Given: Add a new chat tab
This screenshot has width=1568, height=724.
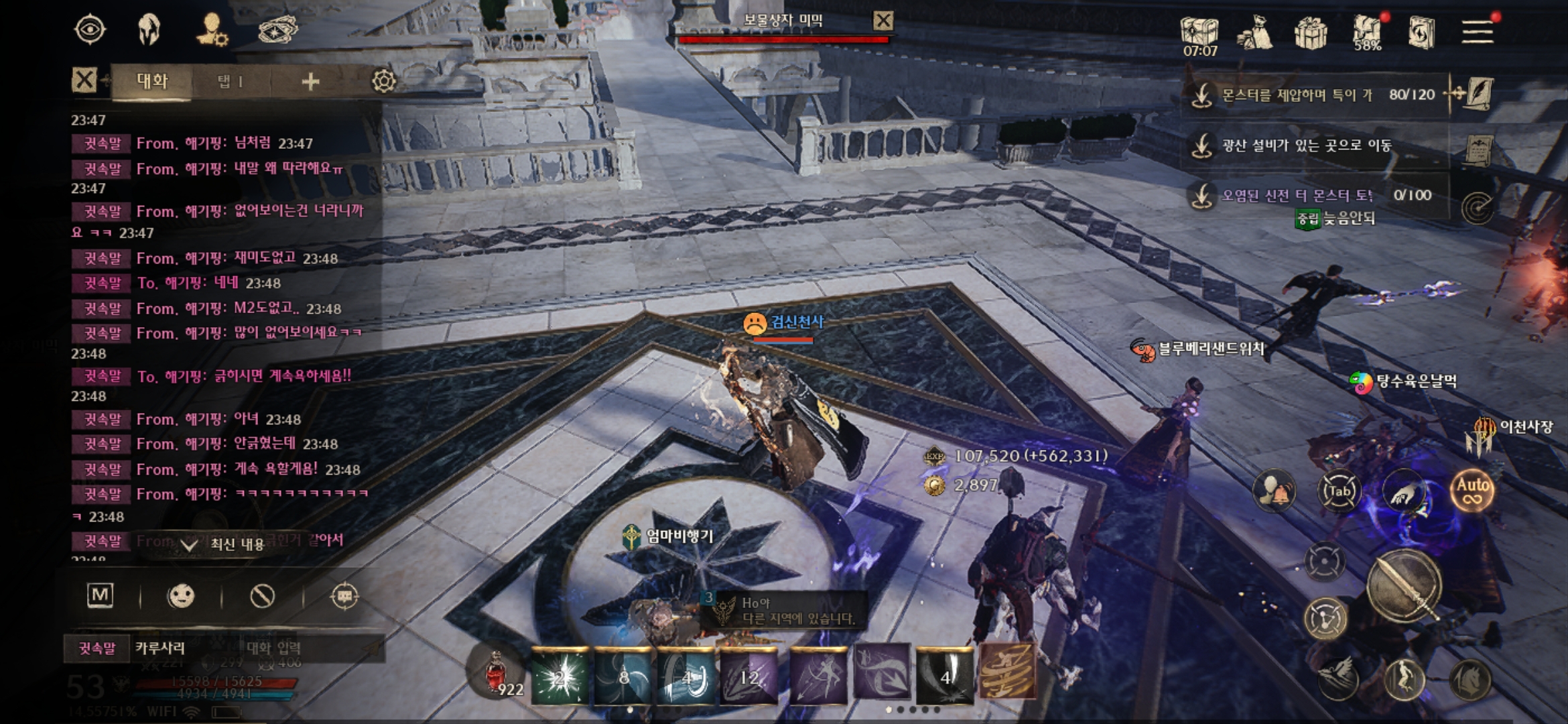Looking at the screenshot, I should 310,82.
